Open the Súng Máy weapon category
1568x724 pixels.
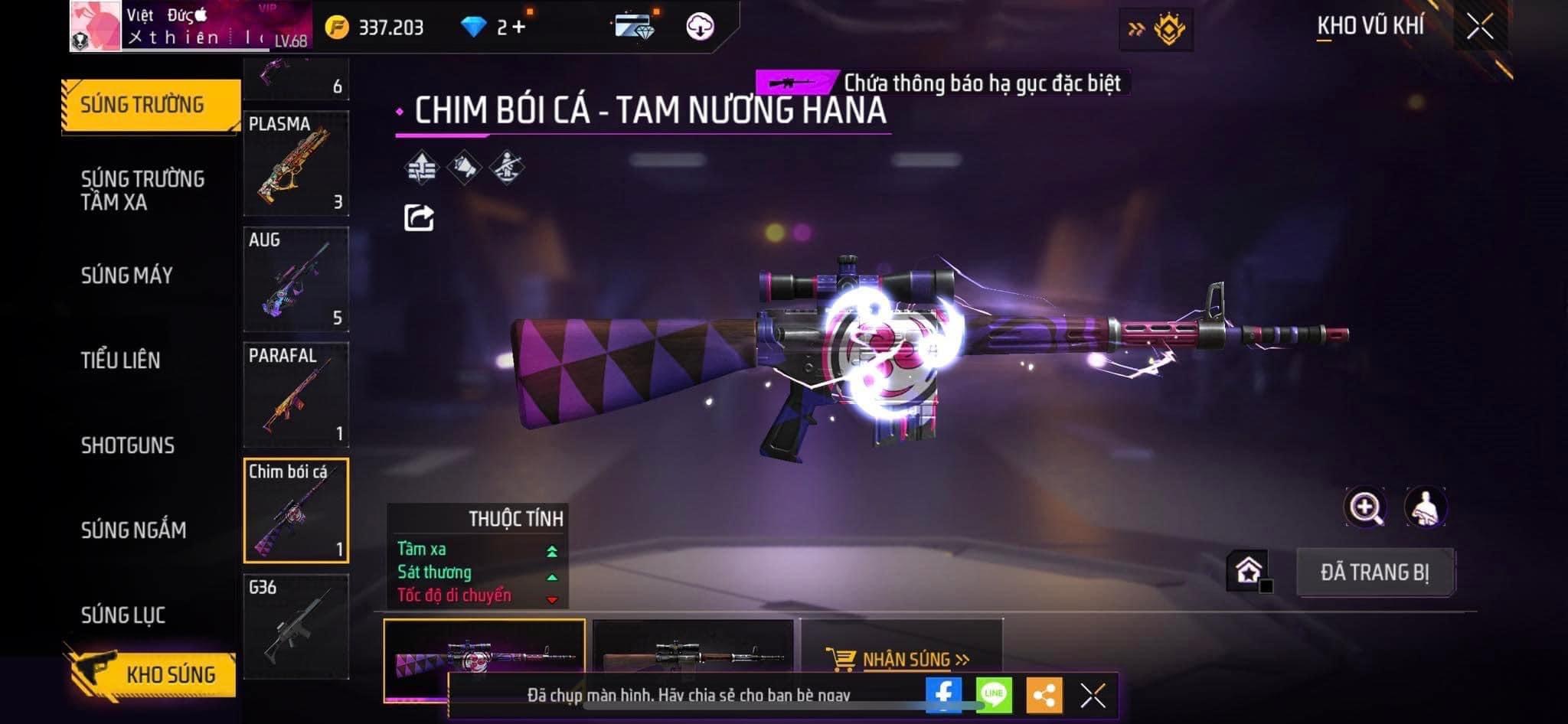[x=127, y=276]
